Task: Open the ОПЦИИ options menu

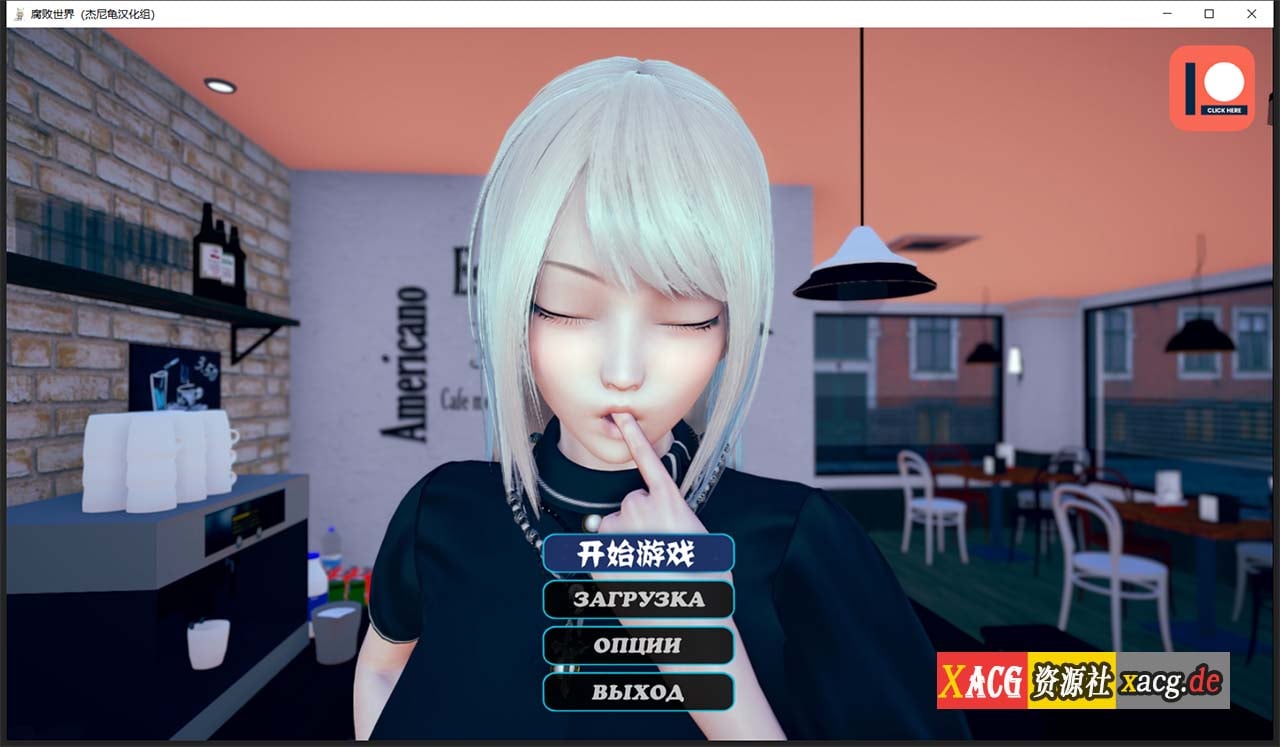Action: [638, 646]
